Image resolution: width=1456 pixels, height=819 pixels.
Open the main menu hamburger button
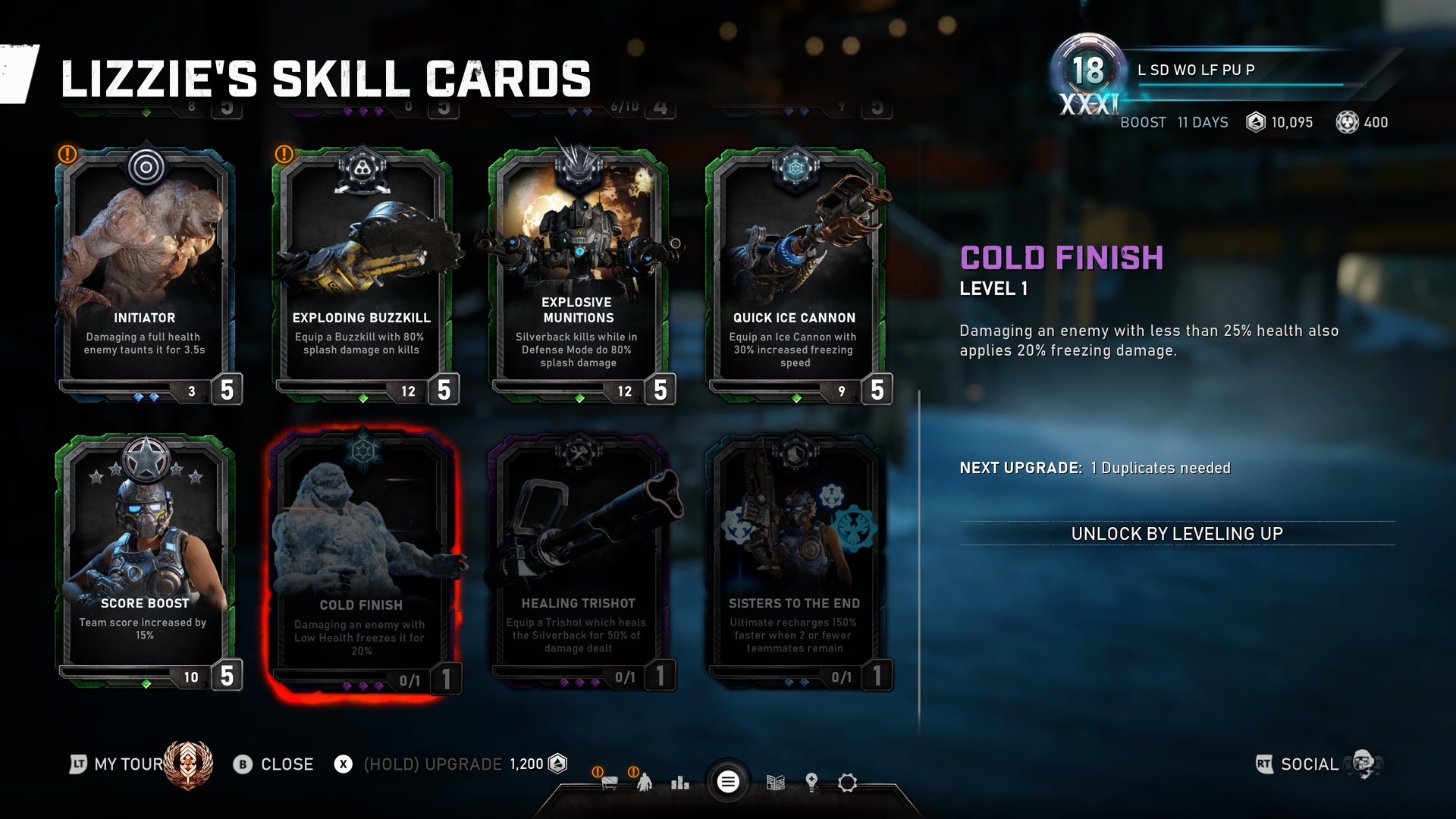tap(728, 782)
